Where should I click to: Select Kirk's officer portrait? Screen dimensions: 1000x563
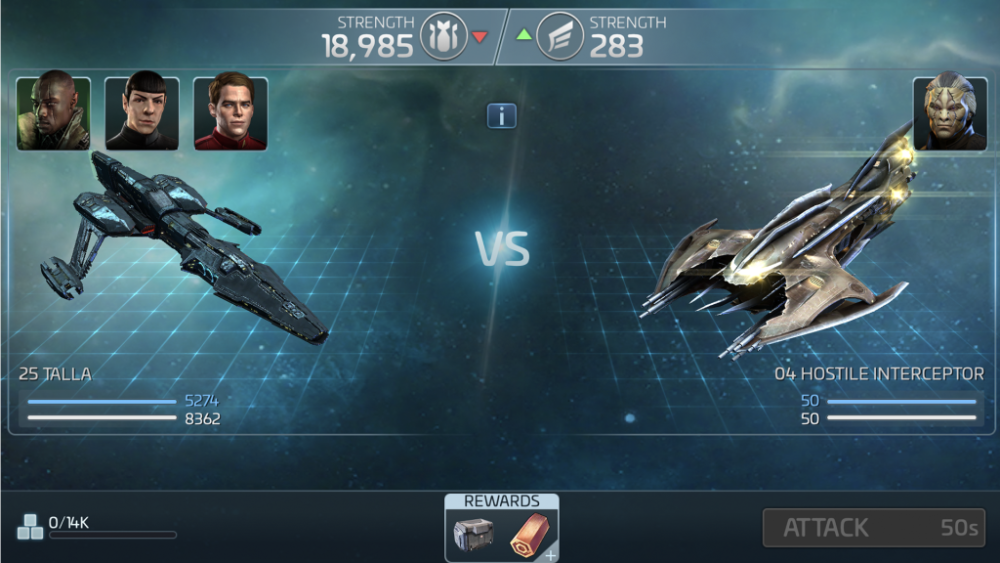(230, 114)
